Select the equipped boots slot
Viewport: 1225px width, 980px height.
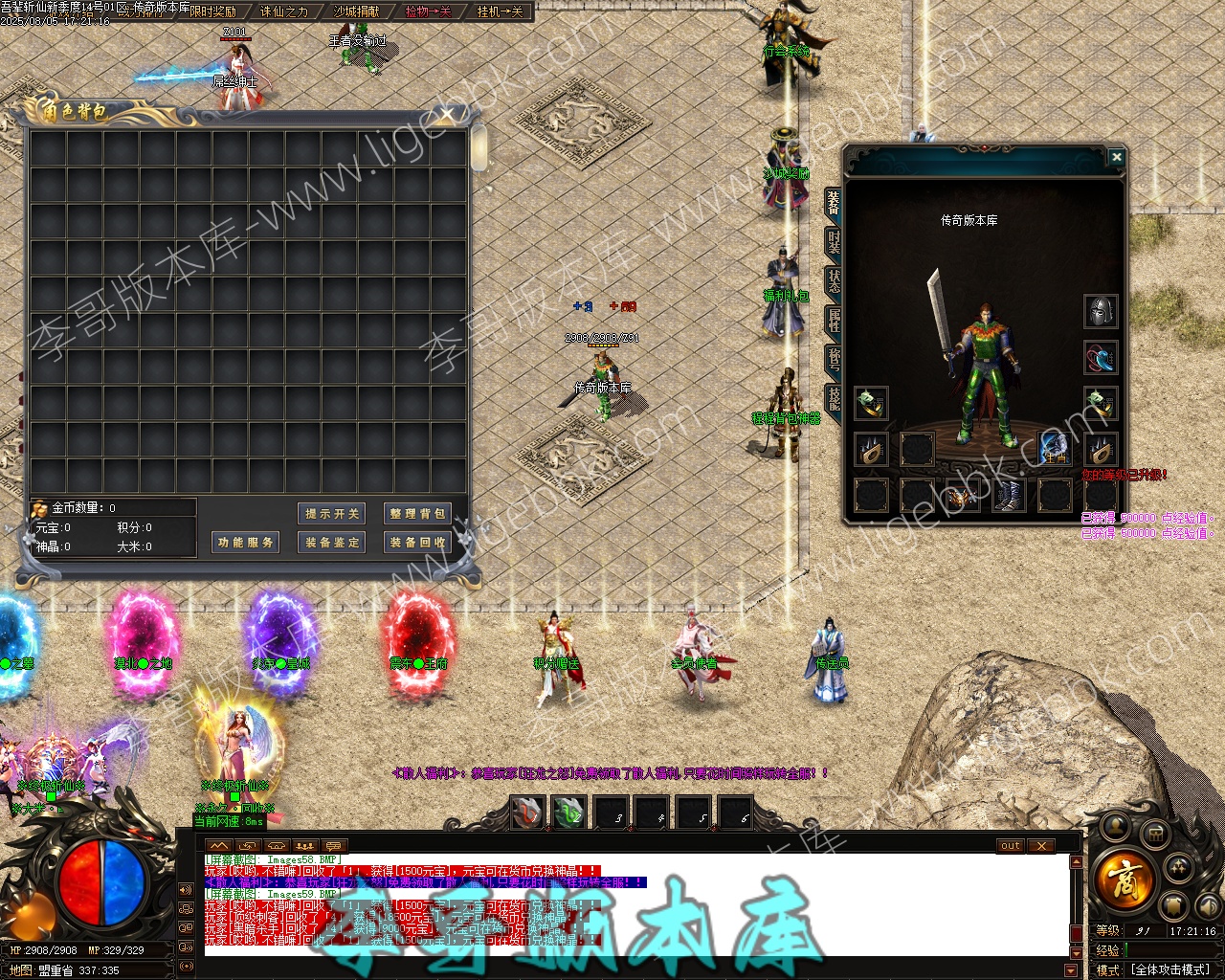coord(1009,496)
